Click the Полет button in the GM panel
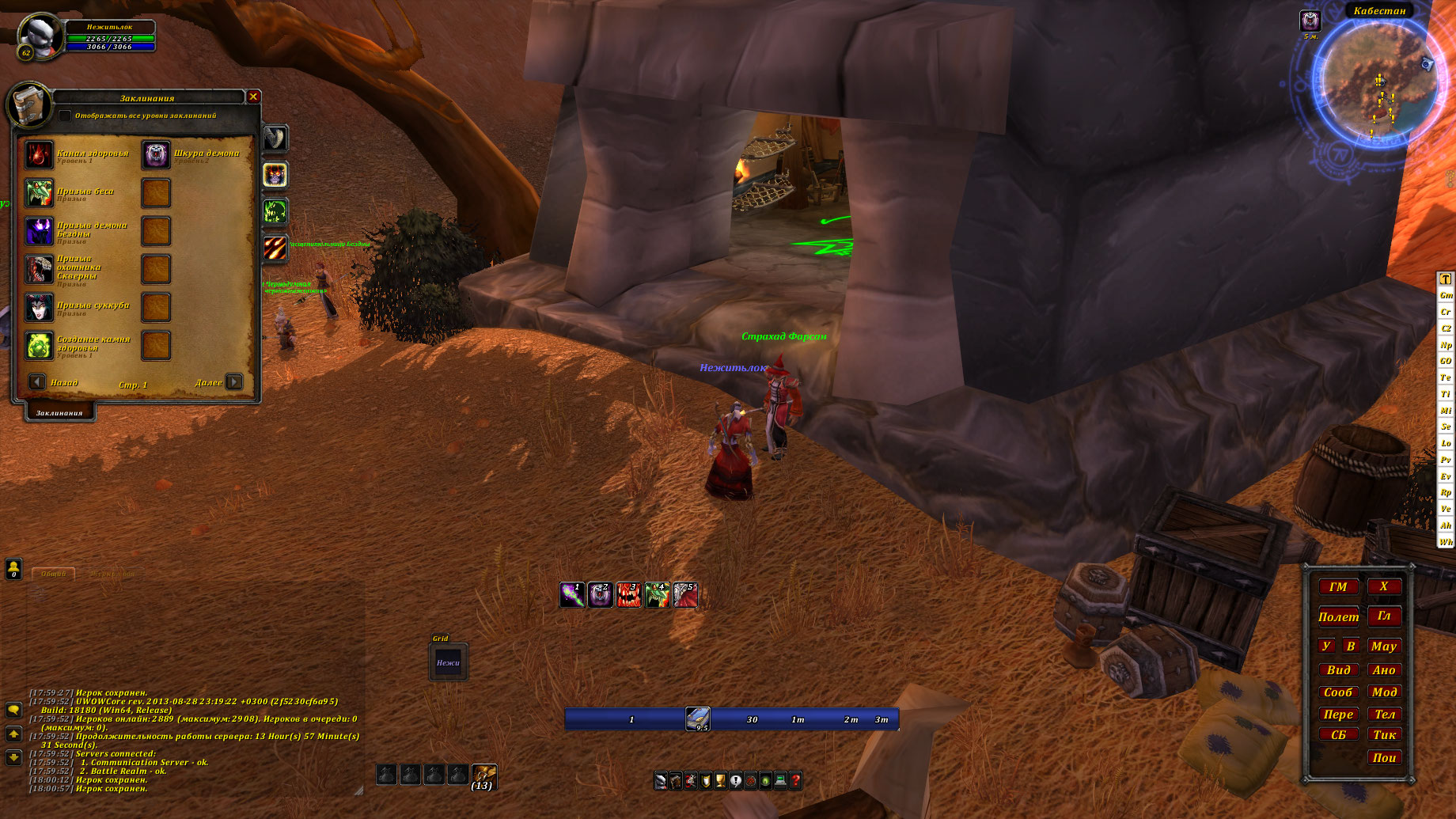1456x819 pixels. click(x=1338, y=617)
